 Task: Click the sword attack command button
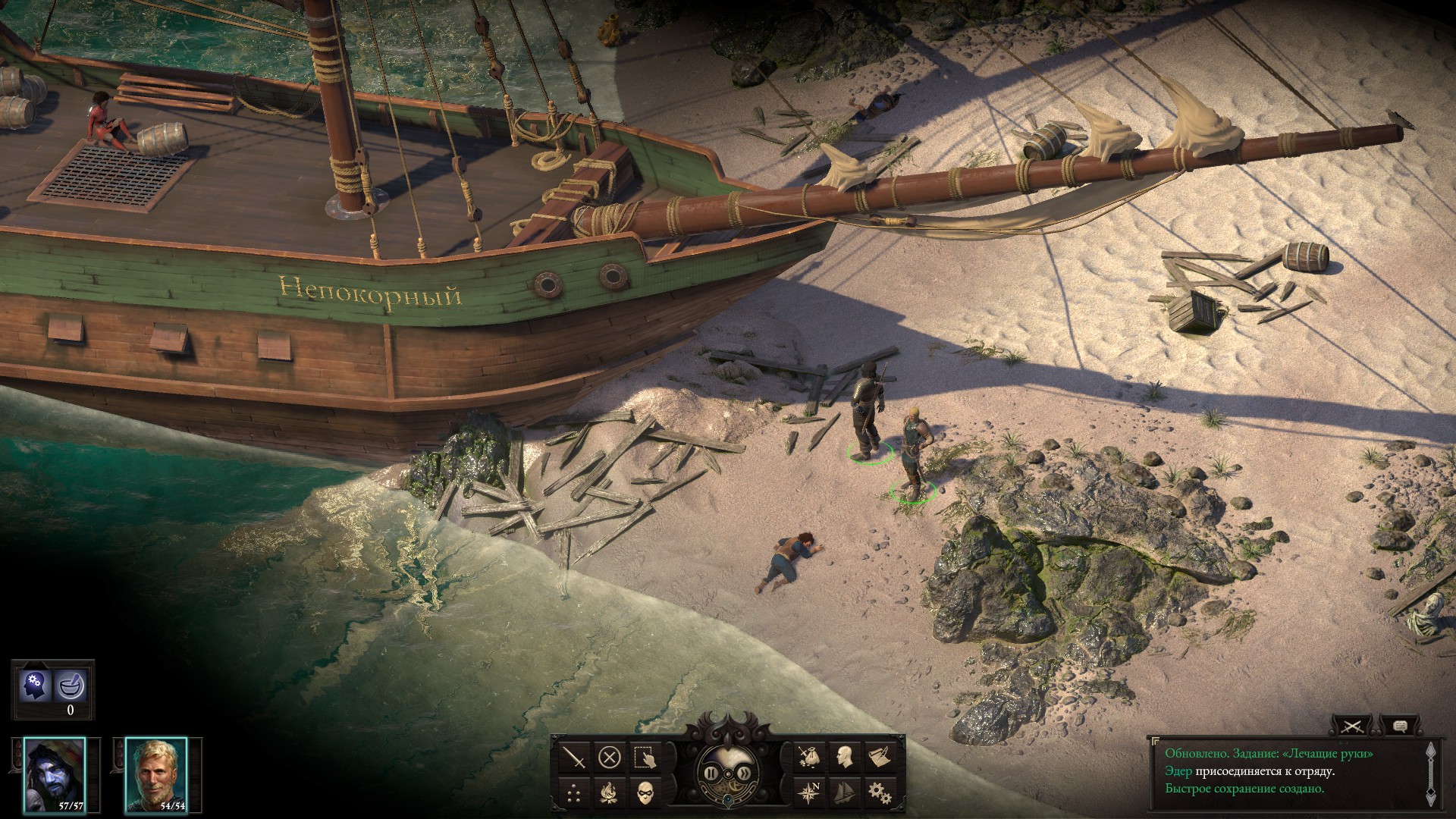click(576, 757)
